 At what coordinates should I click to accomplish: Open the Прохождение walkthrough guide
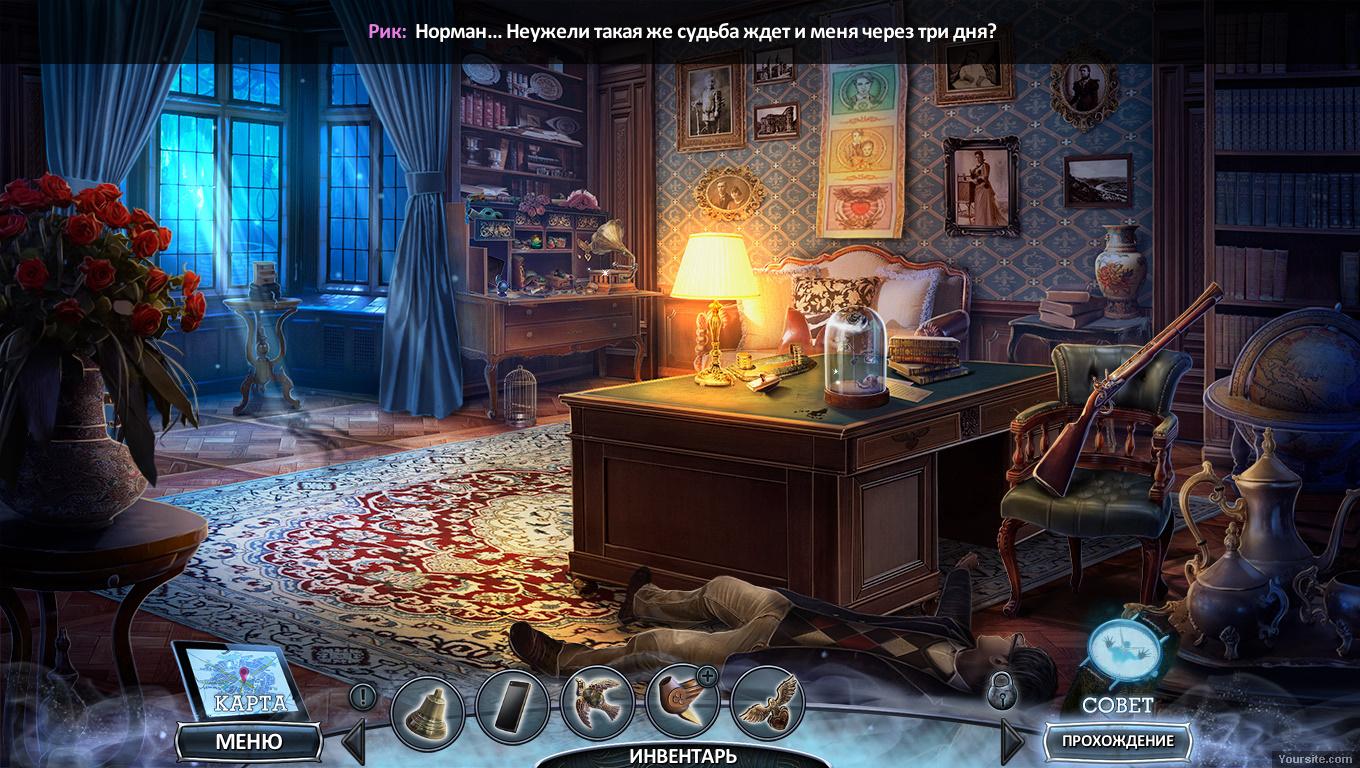[1117, 741]
